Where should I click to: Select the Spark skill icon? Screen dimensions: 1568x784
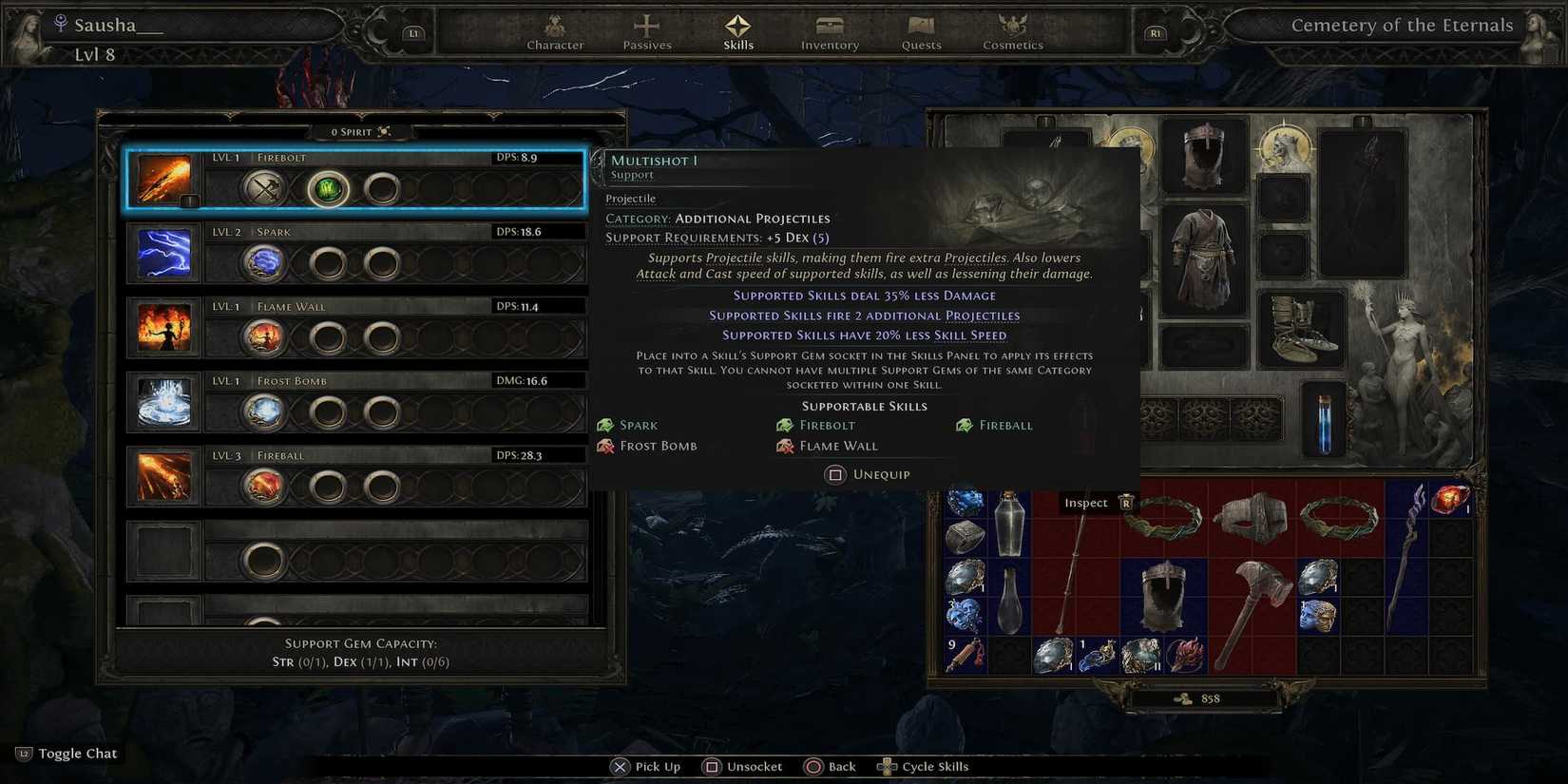(163, 254)
